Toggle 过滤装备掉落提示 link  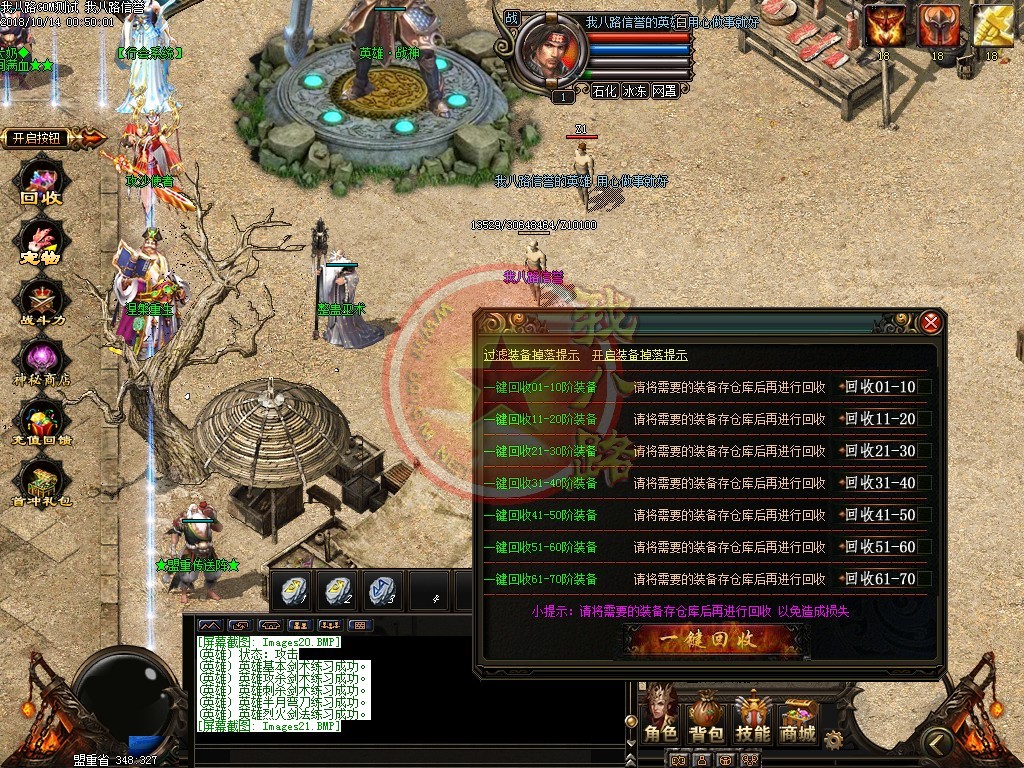pos(531,355)
